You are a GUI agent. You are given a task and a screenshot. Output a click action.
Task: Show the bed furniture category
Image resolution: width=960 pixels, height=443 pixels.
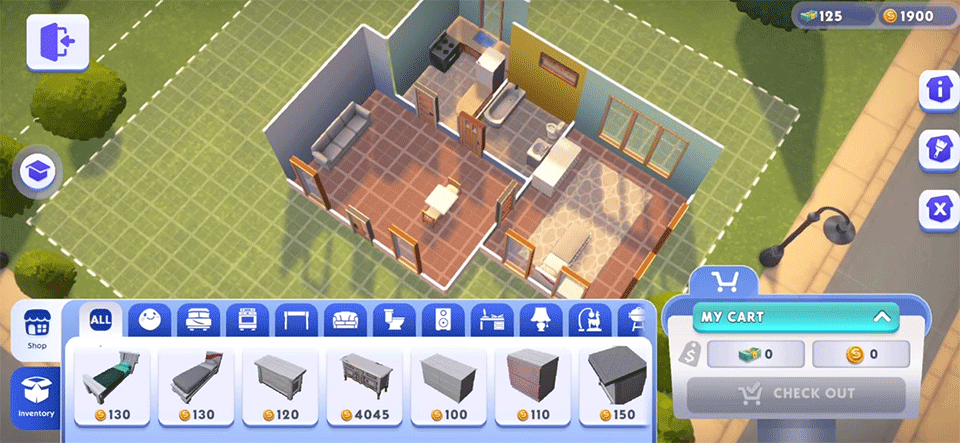point(198,320)
